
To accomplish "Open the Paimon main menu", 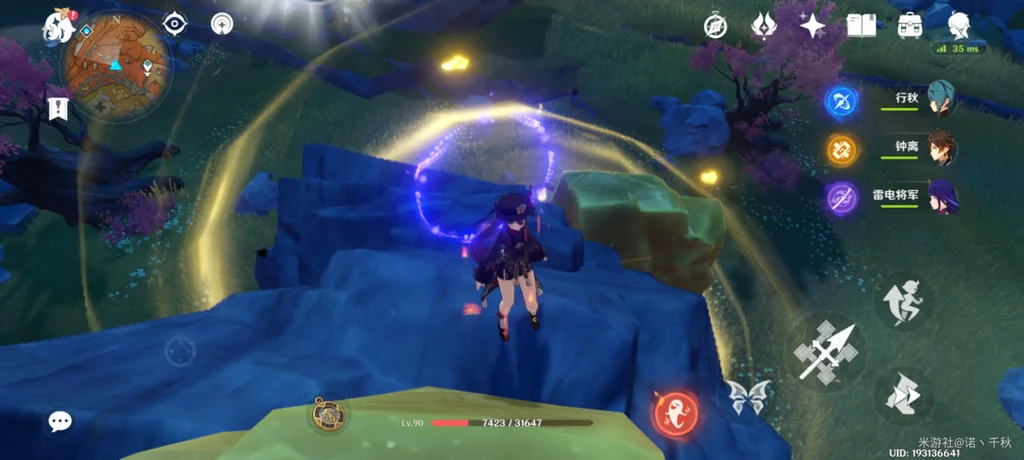I will [x=57, y=27].
